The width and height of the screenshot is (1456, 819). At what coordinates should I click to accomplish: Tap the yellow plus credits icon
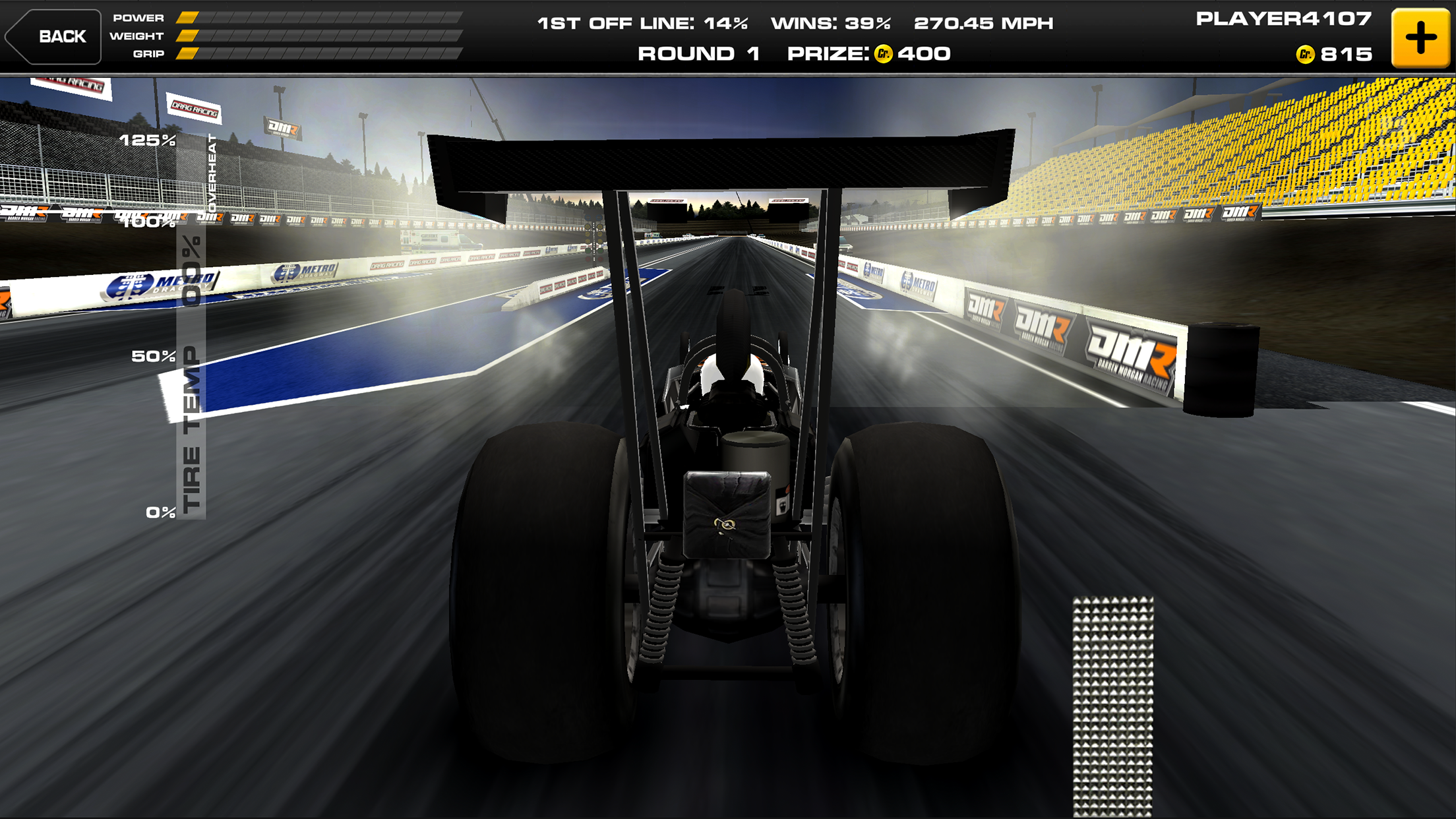(1421, 36)
